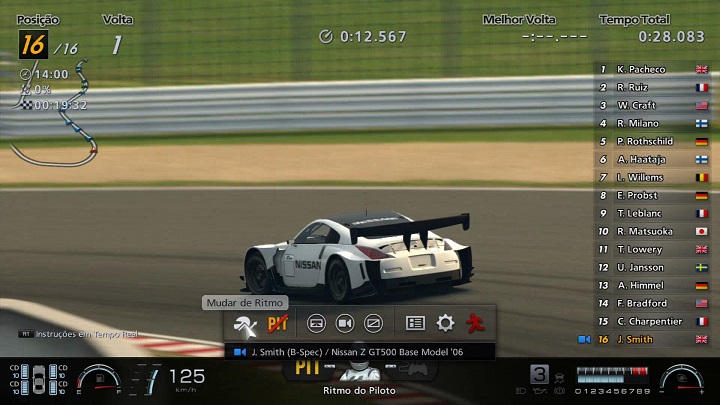Image resolution: width=720 pixels, height=405 pixels.
Task: Open the race information list icon
Action: pyautogui.click(x=416, y=324)
